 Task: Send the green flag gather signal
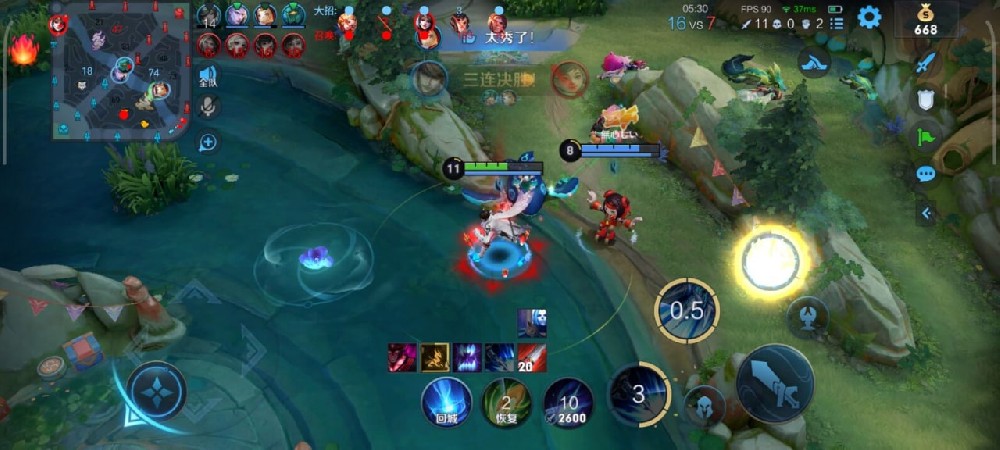[x=926, y=137]
